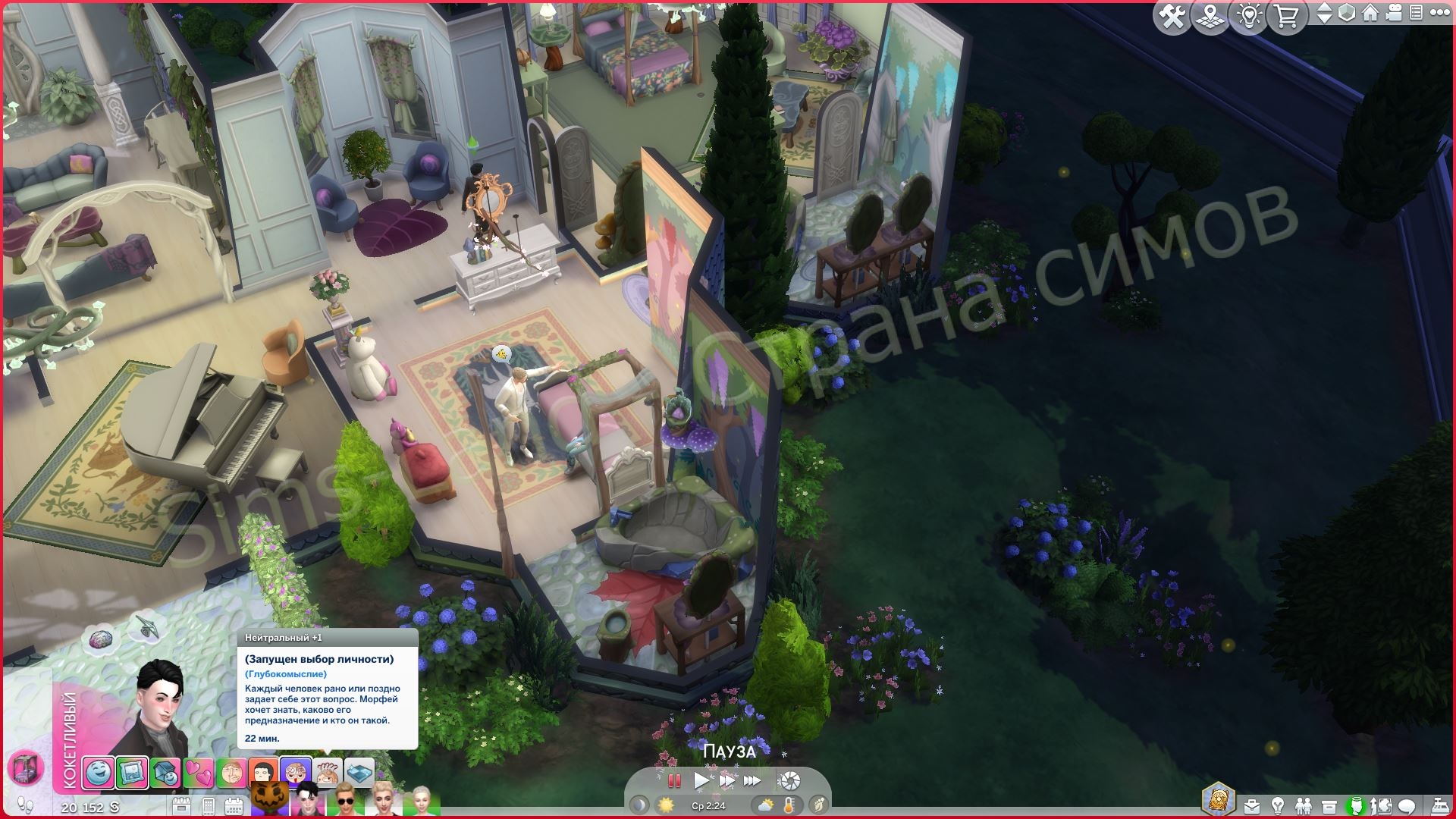Open Build Mode with hammer and wrench icon
The width and height of the screenshot is (1456, 819).
click(x=1172, y=17)
